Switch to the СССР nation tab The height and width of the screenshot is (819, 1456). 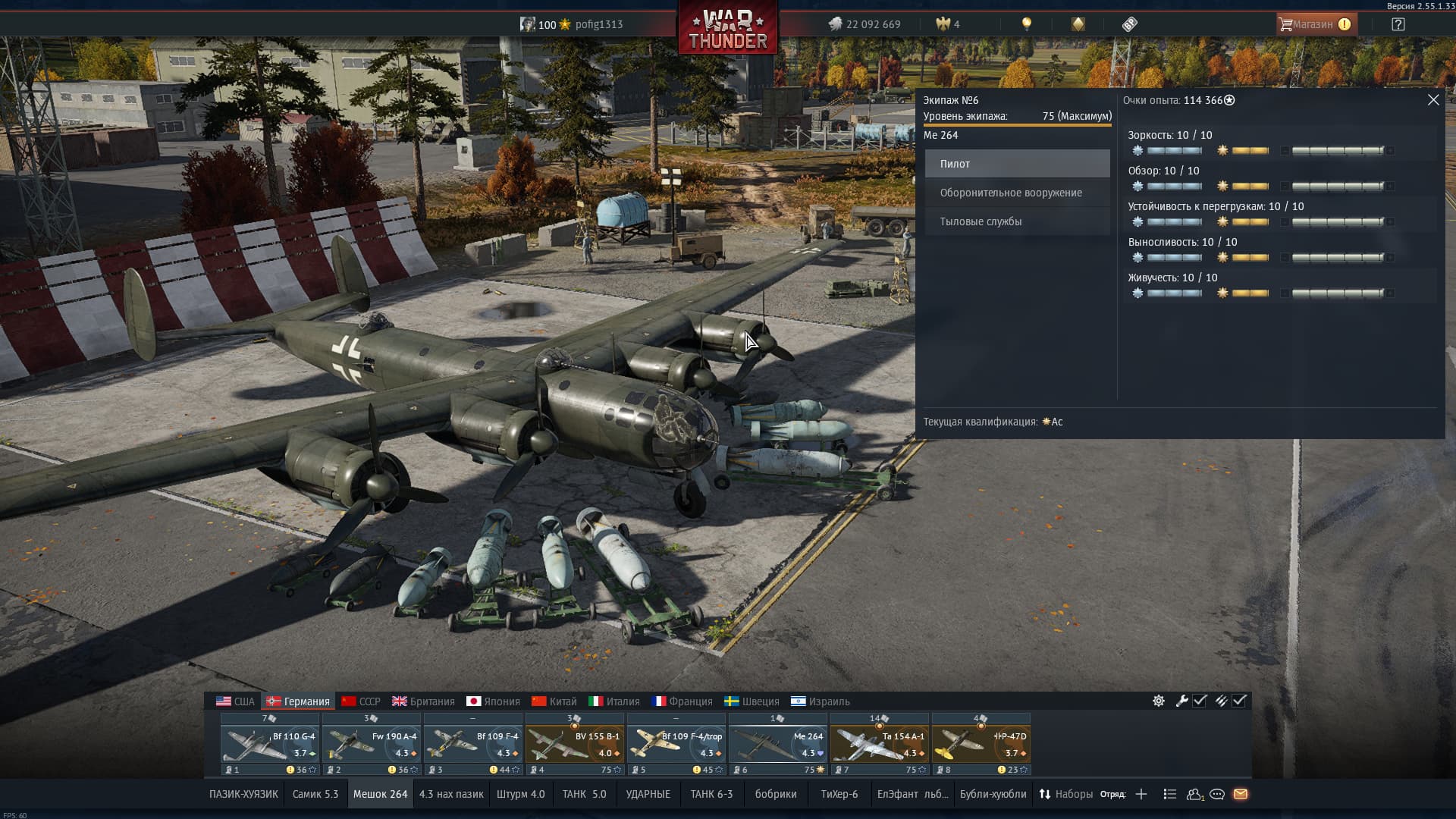361,701
